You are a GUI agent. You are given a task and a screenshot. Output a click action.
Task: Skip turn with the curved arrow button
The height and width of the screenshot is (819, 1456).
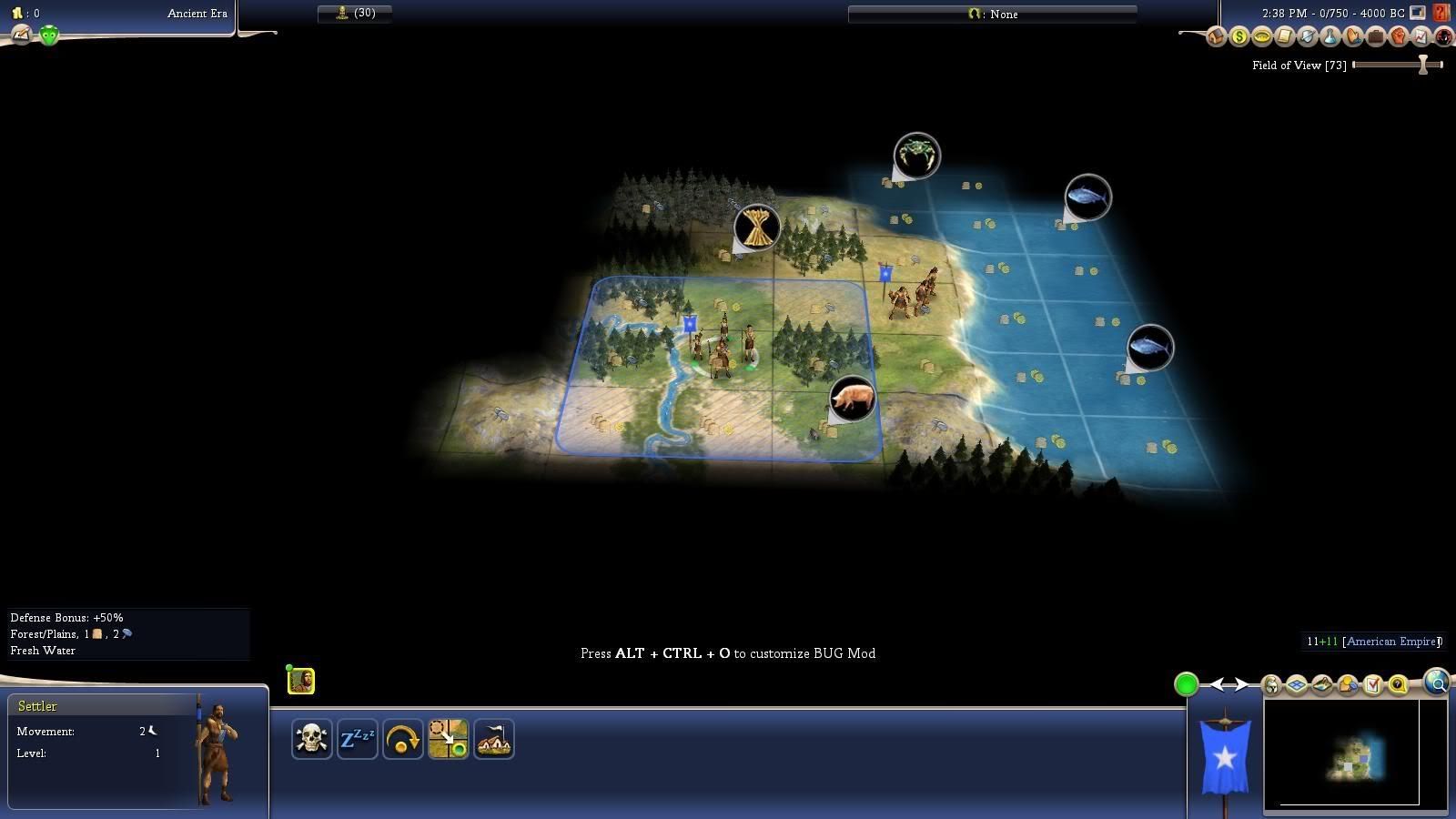pos(402,739)
